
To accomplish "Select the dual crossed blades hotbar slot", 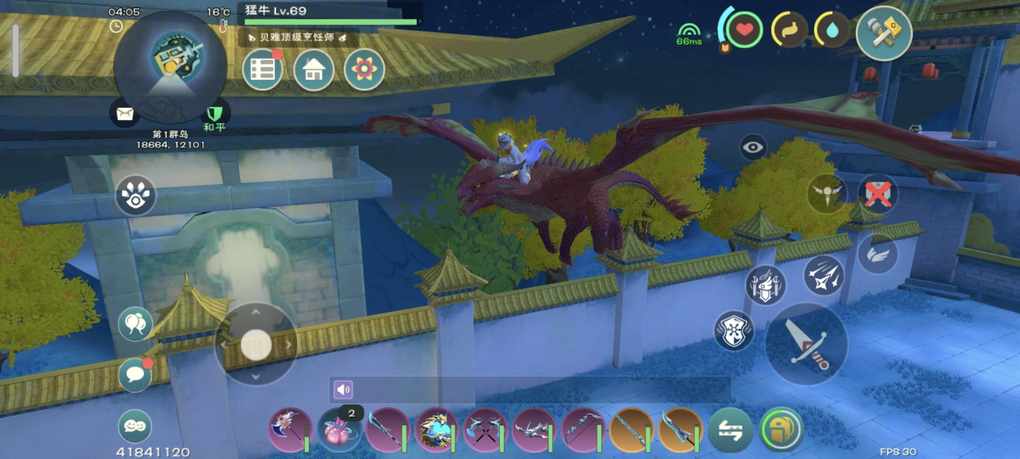I will pyautogui.click(x=485, y=431).
